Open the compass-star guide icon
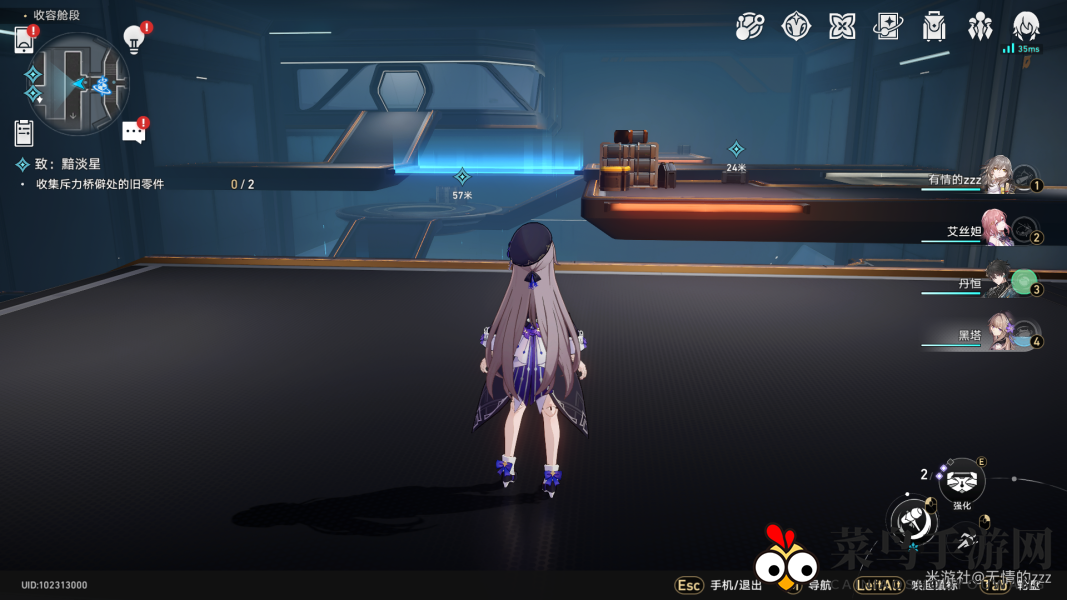 (x=796, y=27)
